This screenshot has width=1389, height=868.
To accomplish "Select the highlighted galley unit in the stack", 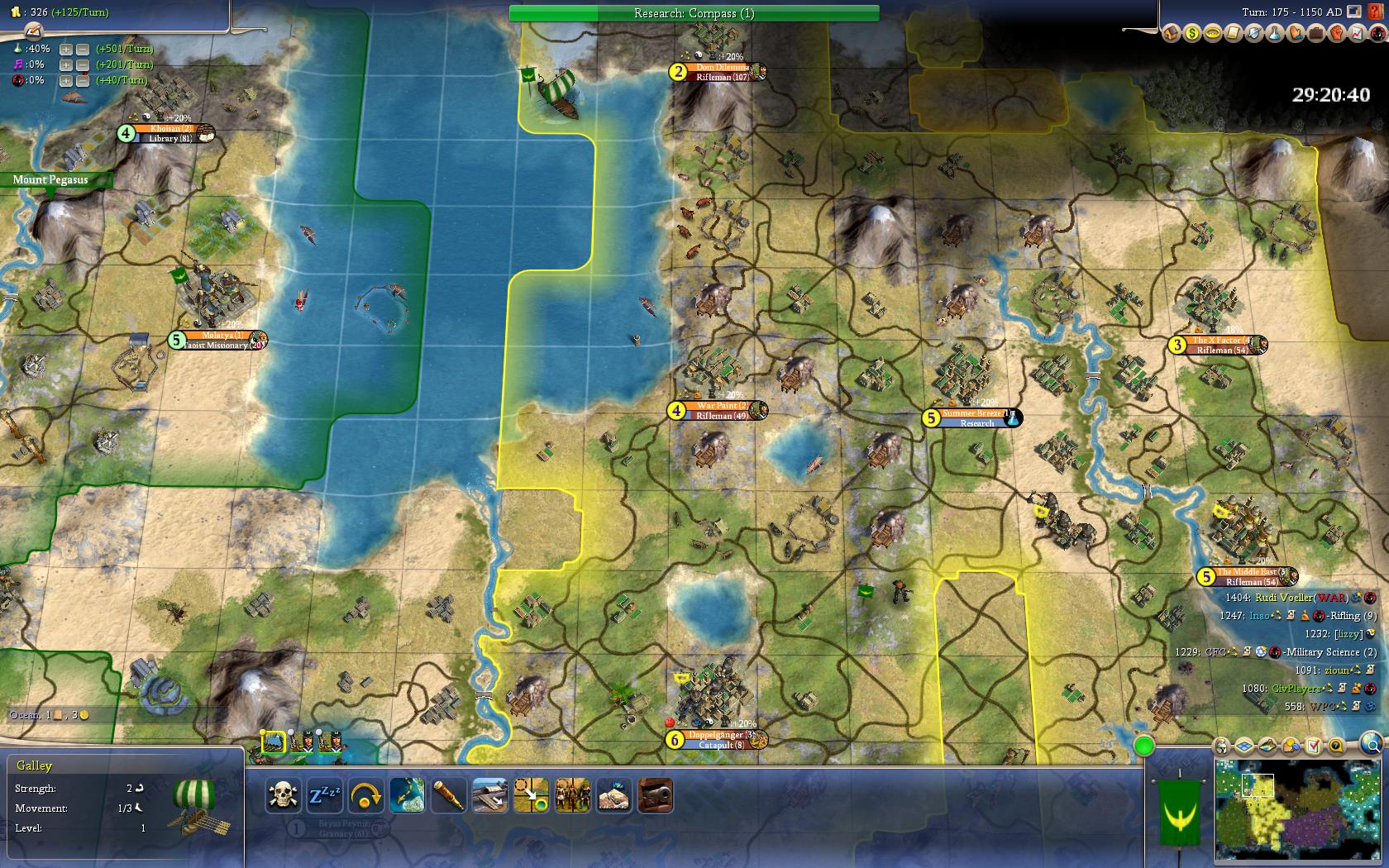I will pos(274,742).
